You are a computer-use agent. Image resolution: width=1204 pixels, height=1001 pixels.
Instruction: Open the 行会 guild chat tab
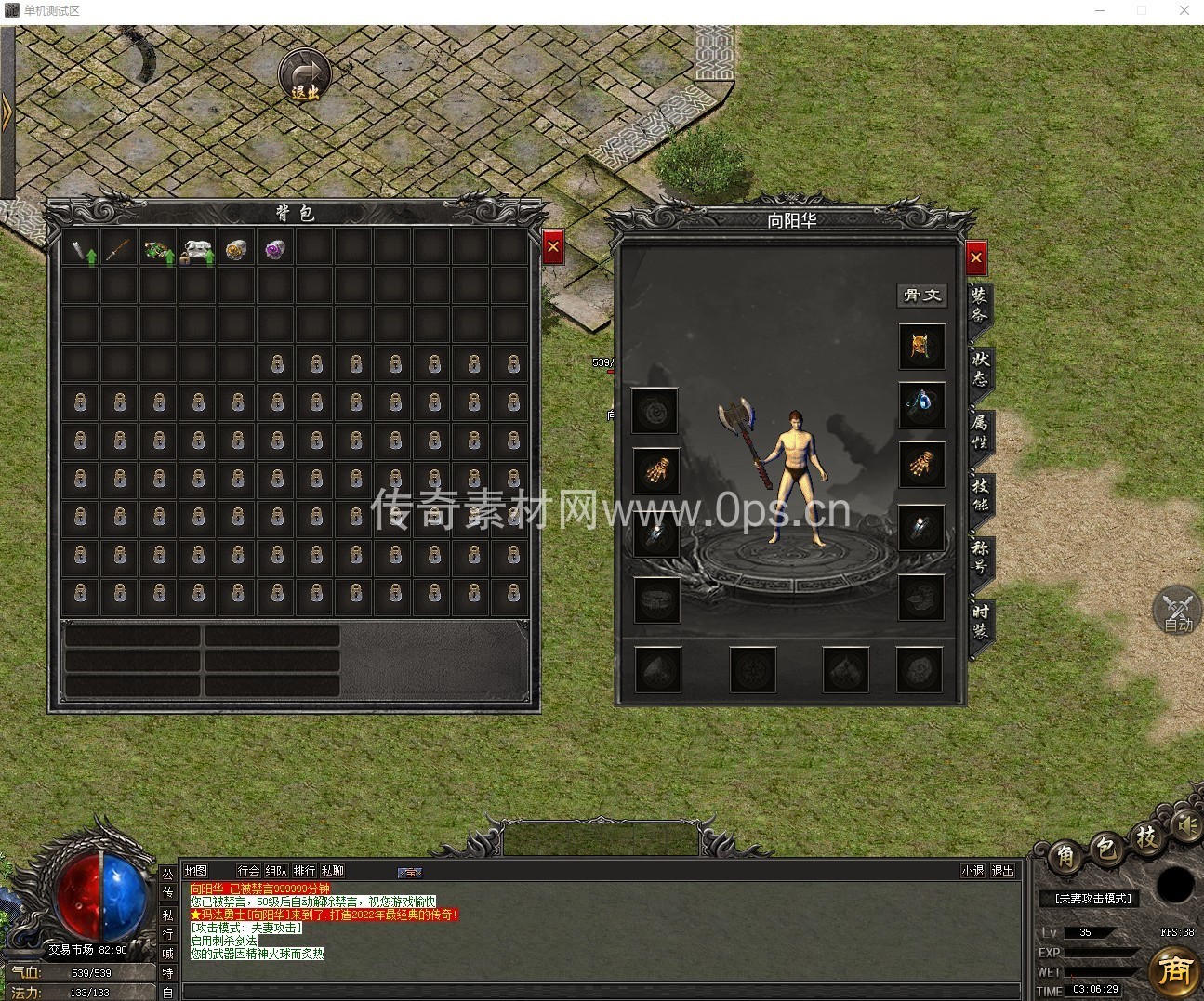tap(248, 871)
